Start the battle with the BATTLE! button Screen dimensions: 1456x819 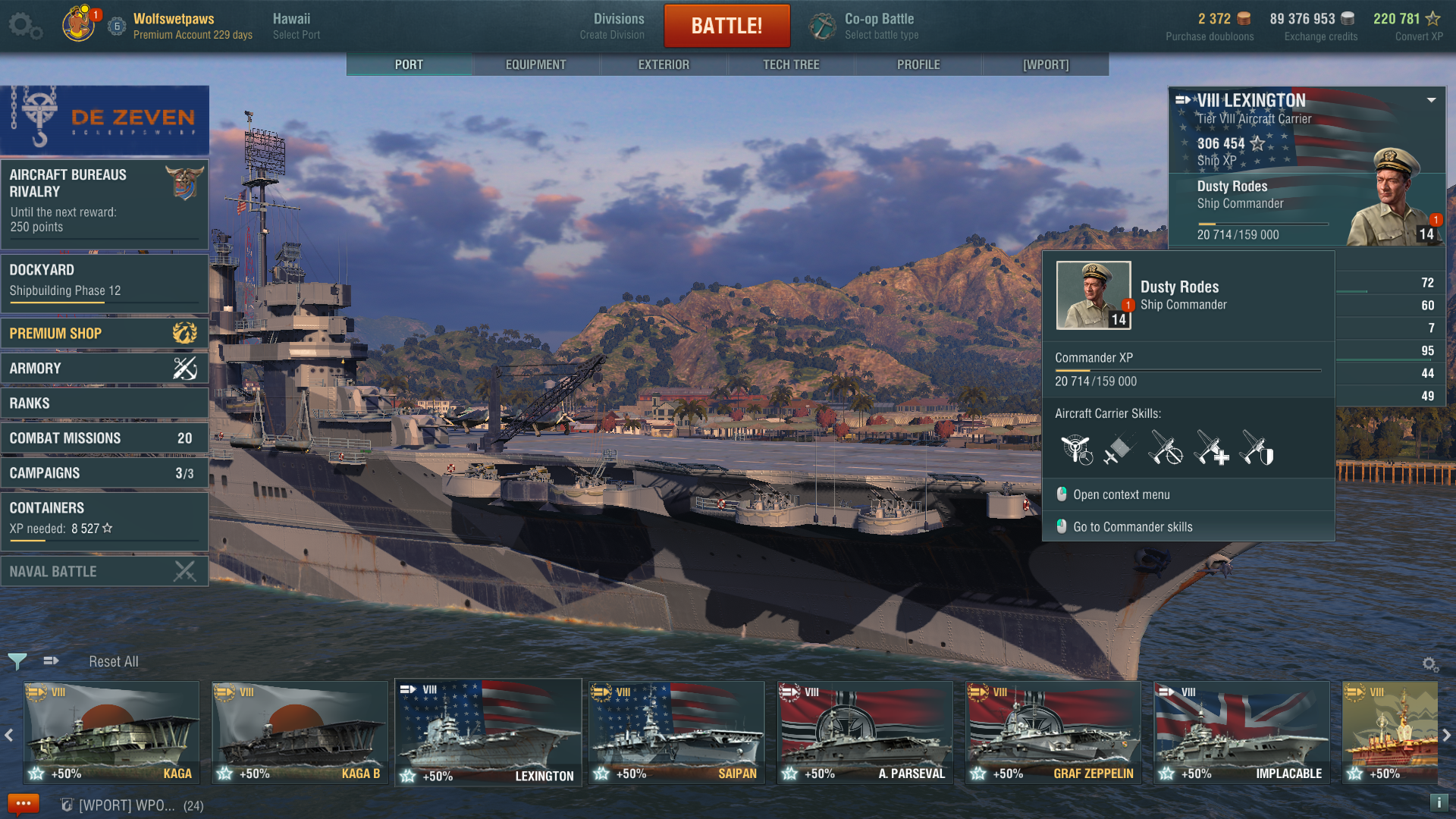tap(726, 26)
